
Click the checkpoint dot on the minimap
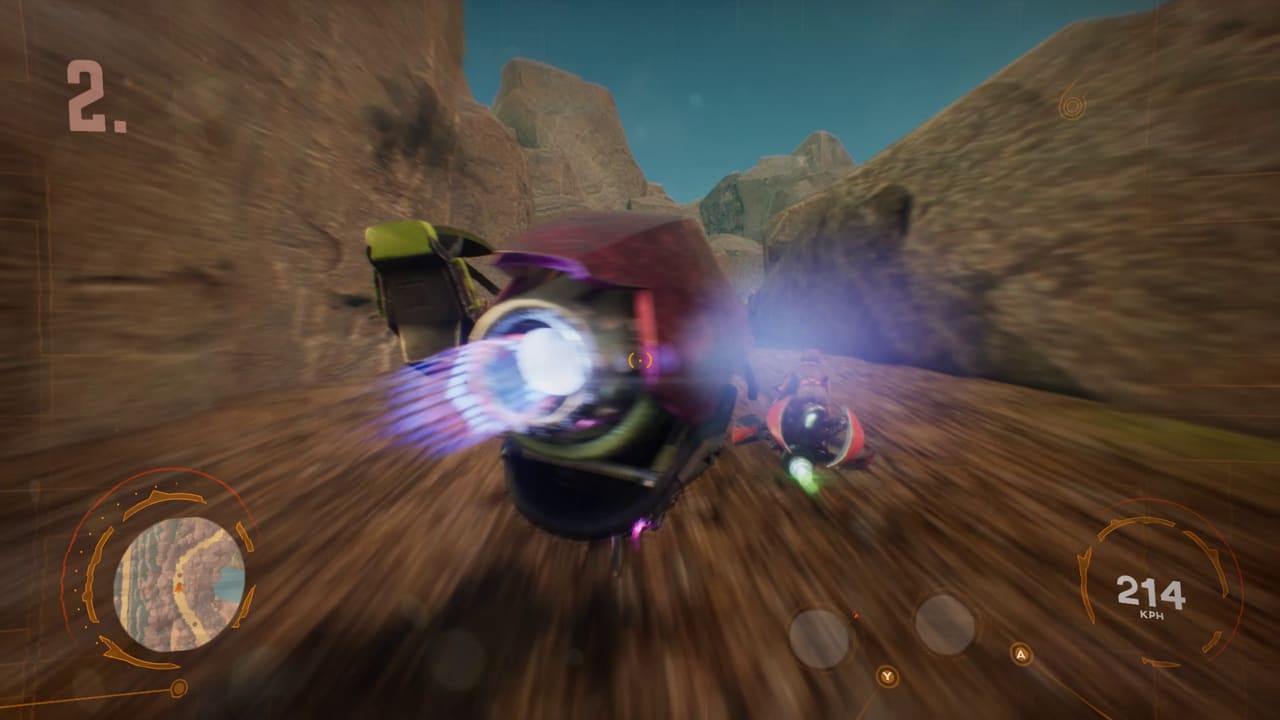[x=180, y=577]
